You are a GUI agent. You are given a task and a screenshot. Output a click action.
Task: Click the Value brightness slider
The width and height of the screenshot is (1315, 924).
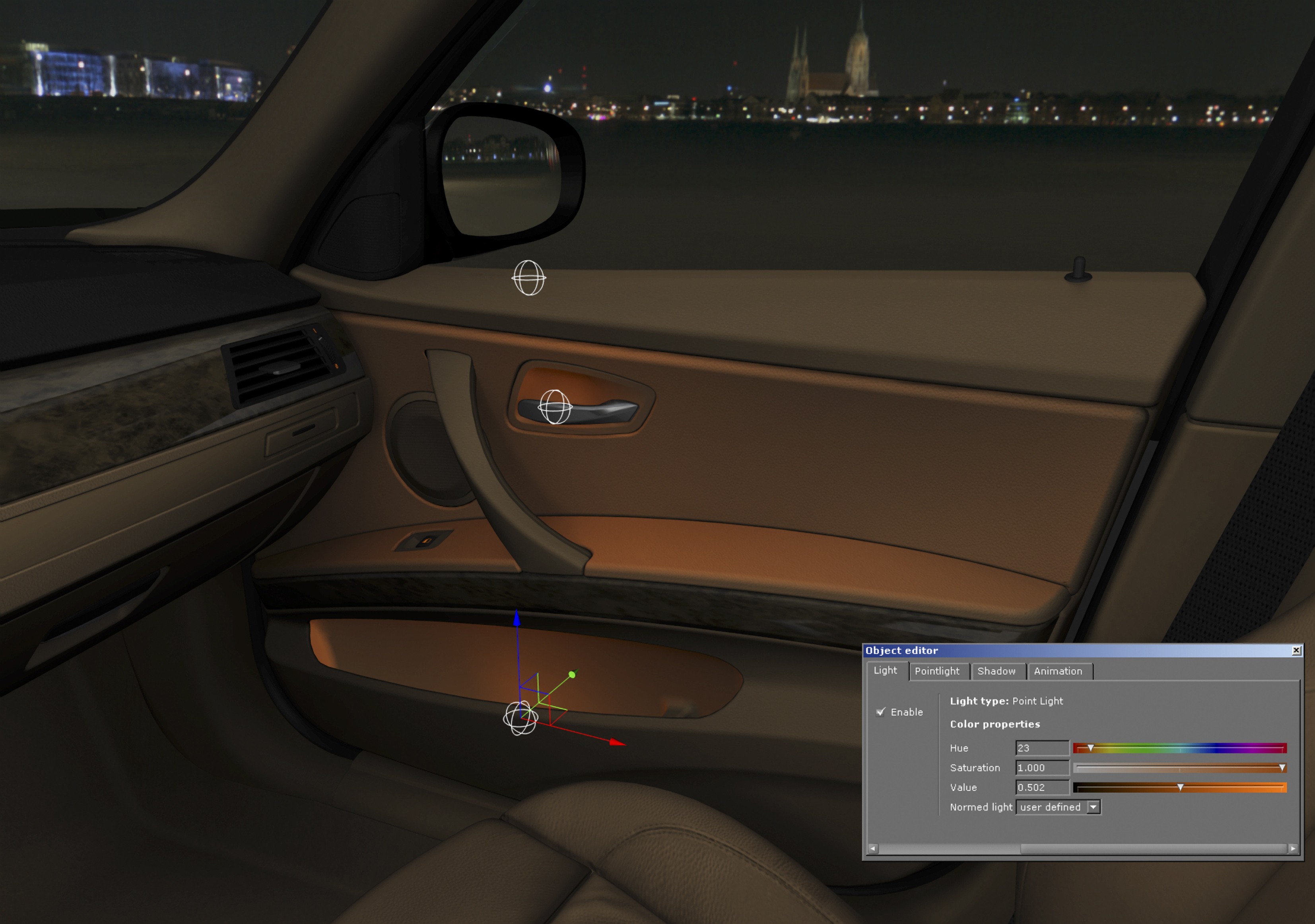1180,788
